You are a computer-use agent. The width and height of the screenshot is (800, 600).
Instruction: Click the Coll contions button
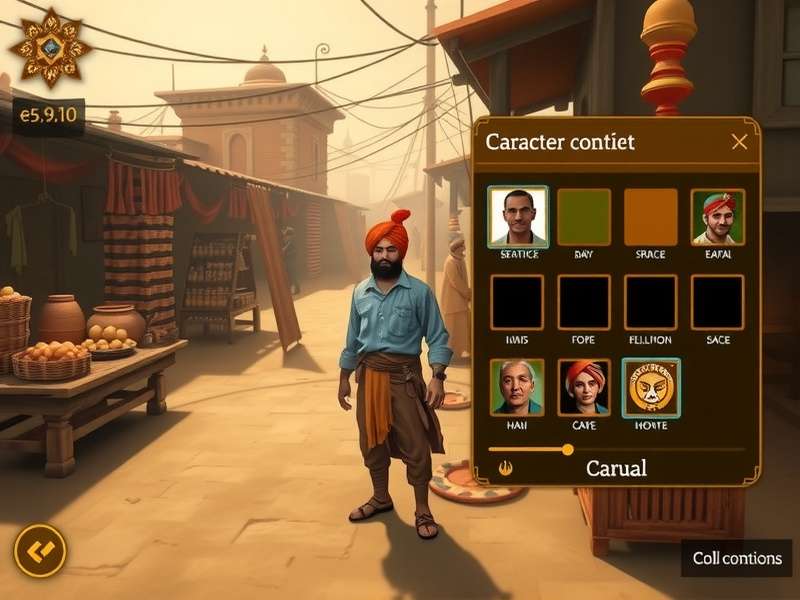pyautogui.click(x=737, y=558)
